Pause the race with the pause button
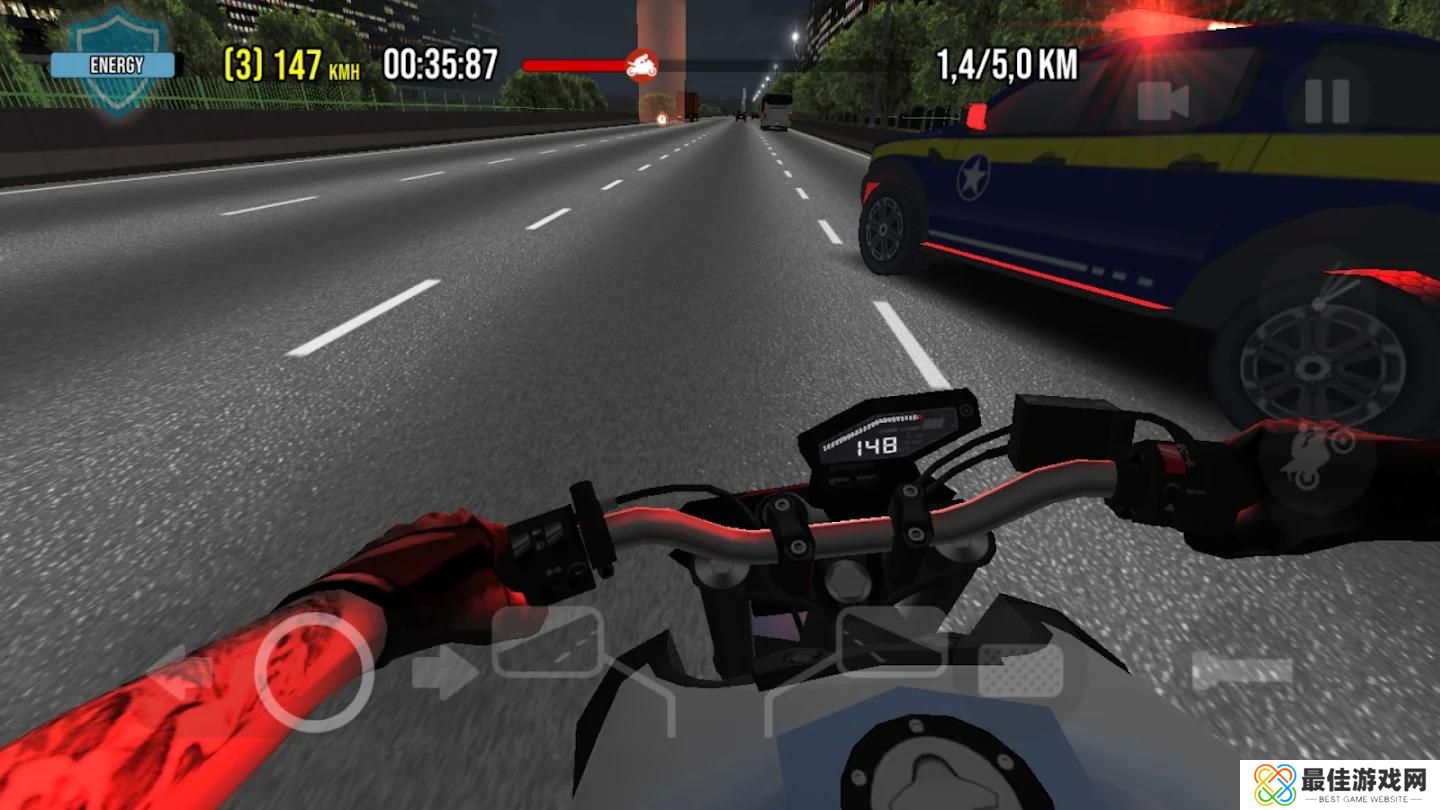Viewport: 1440px width, 810px height. click(1327, 101)
